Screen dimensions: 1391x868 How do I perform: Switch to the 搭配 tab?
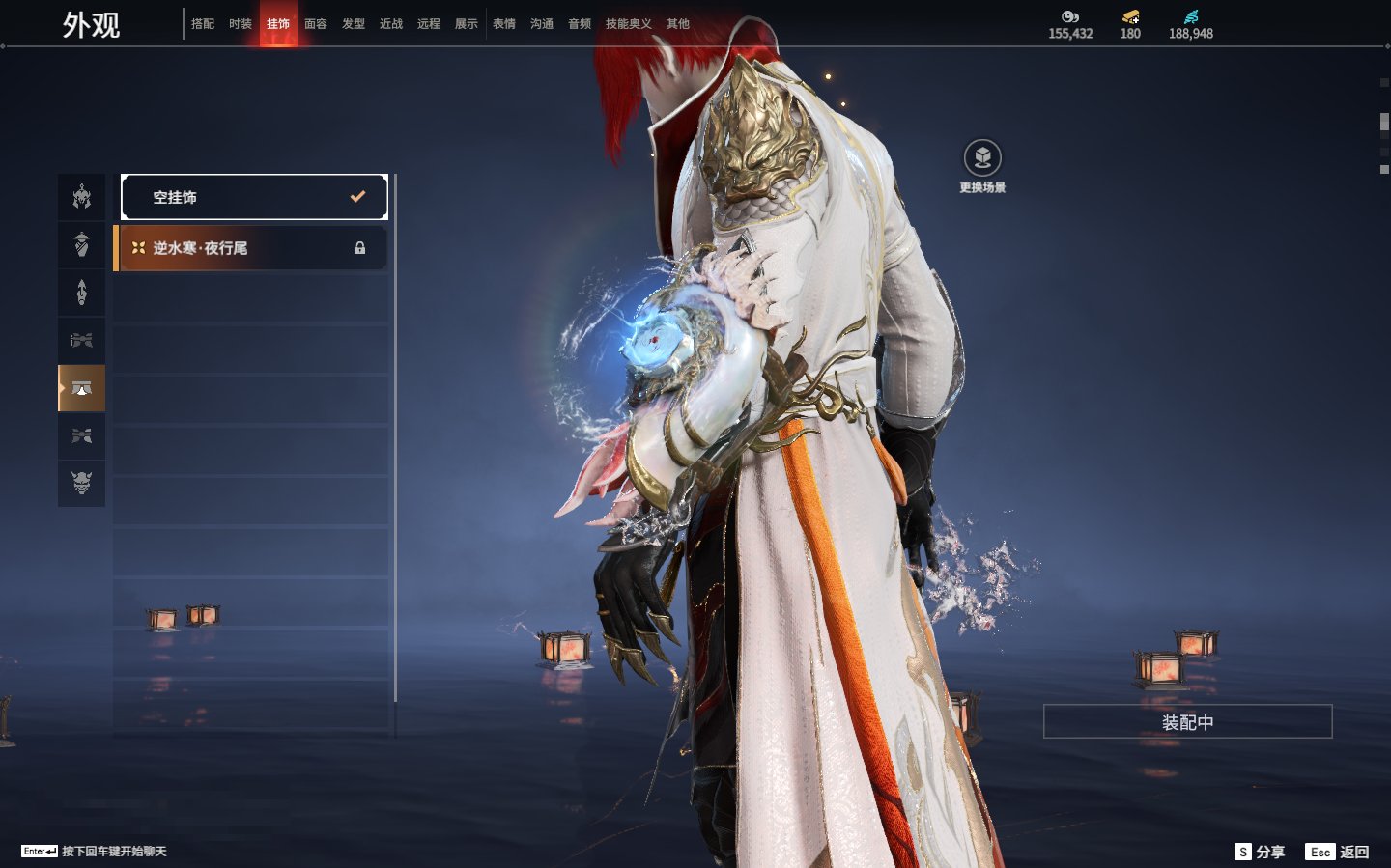[x=203, y=24]
